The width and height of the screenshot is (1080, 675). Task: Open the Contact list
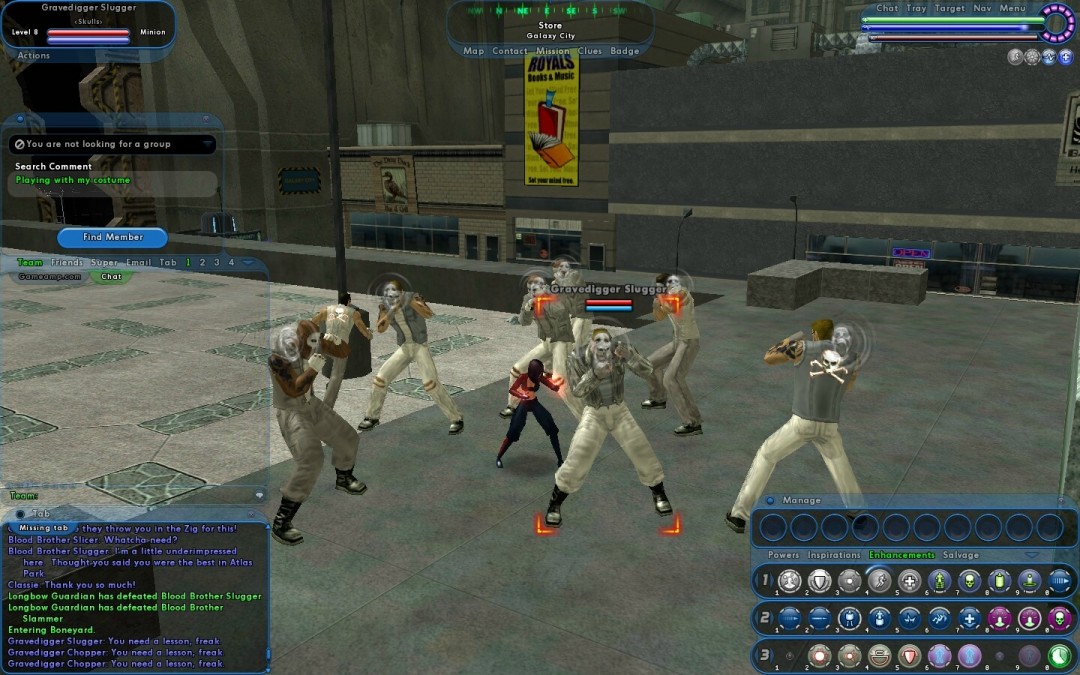coord(509,51)
